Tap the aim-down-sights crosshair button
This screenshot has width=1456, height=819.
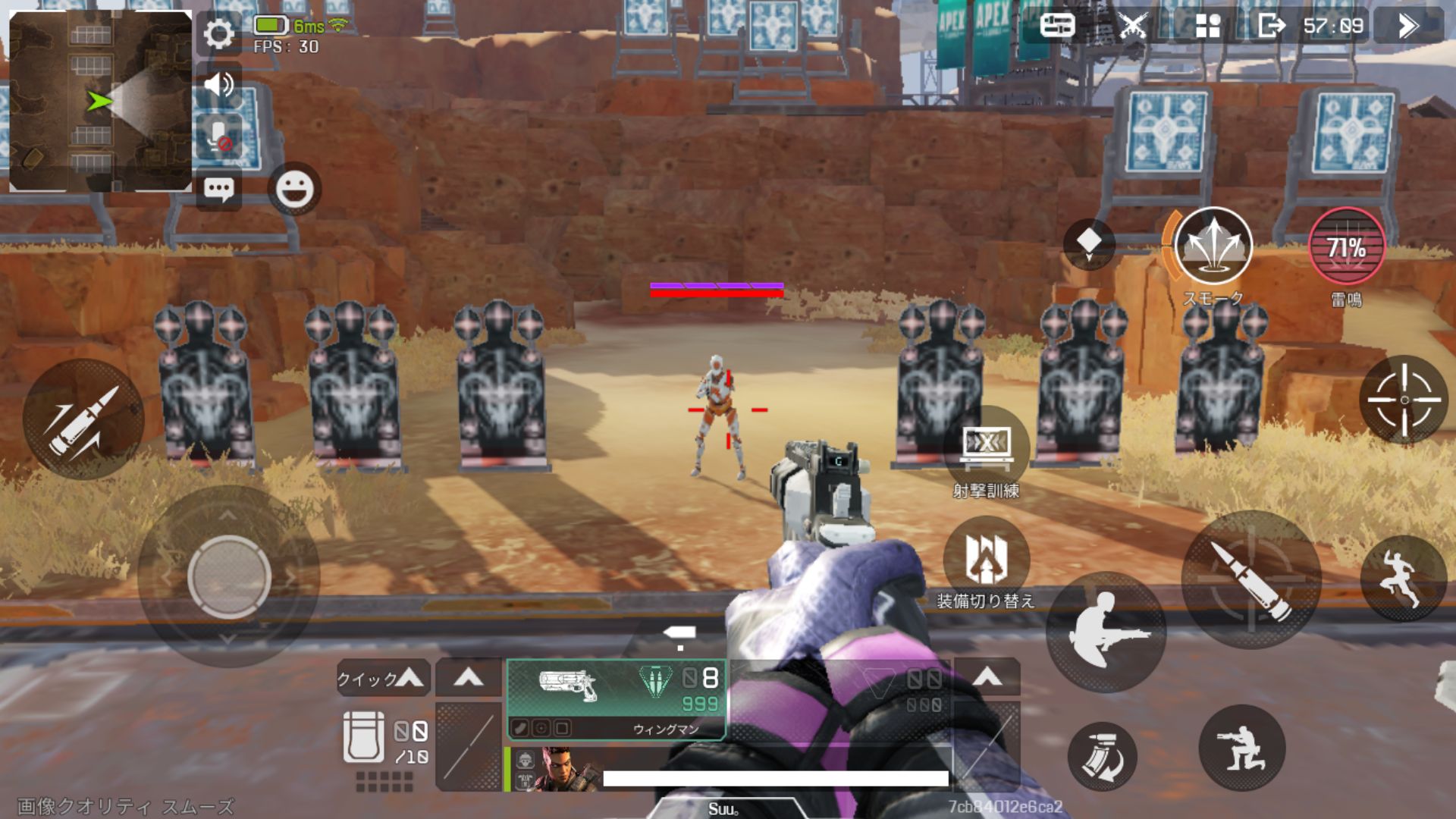(1404, 400)
